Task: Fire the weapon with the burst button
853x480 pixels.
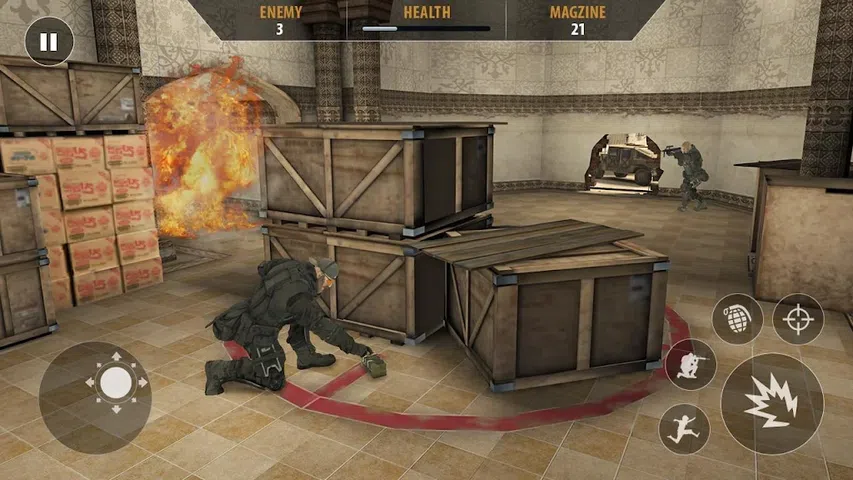Action: 771,403
